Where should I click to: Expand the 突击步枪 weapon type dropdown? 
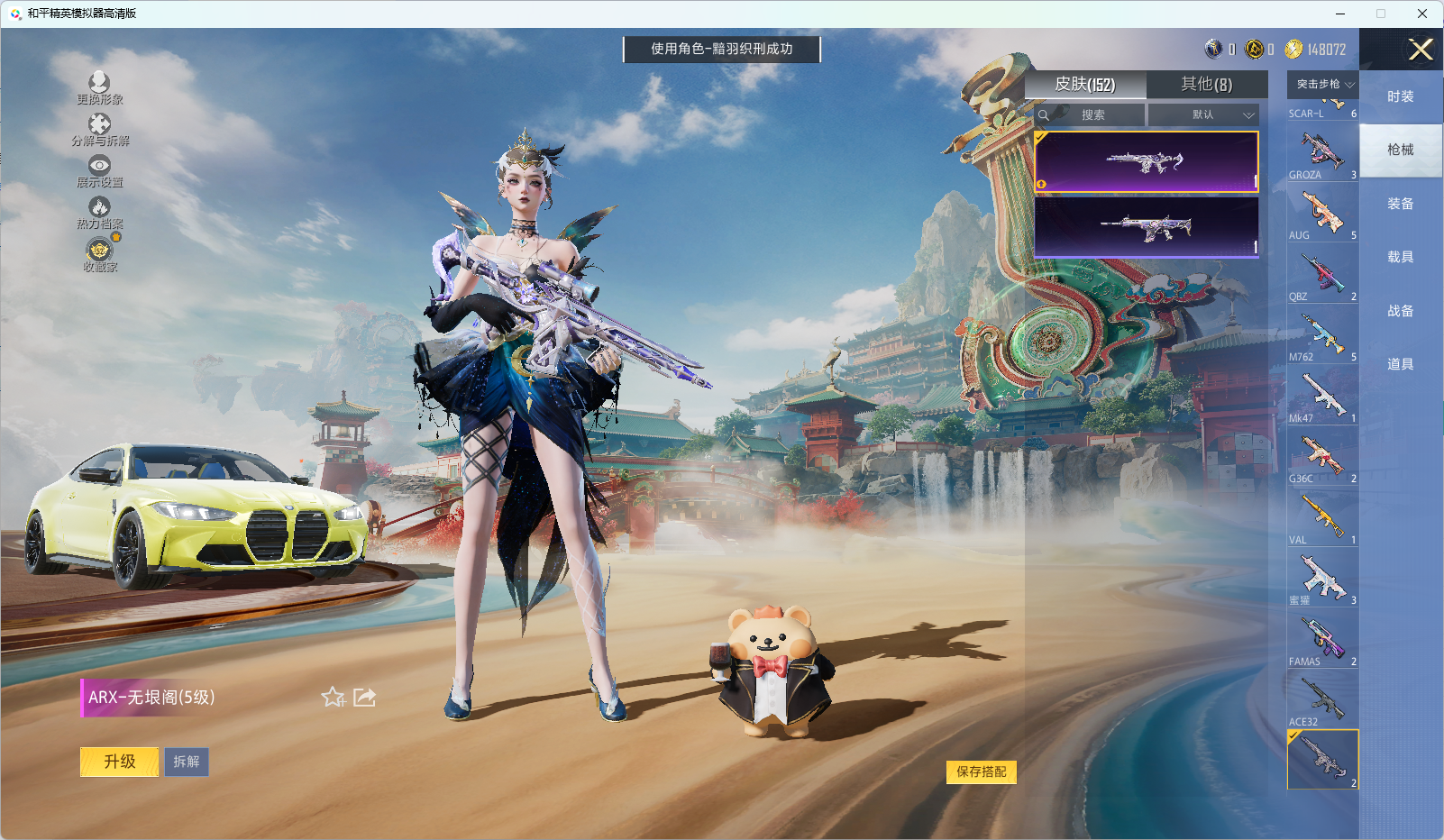[1323, 85]
